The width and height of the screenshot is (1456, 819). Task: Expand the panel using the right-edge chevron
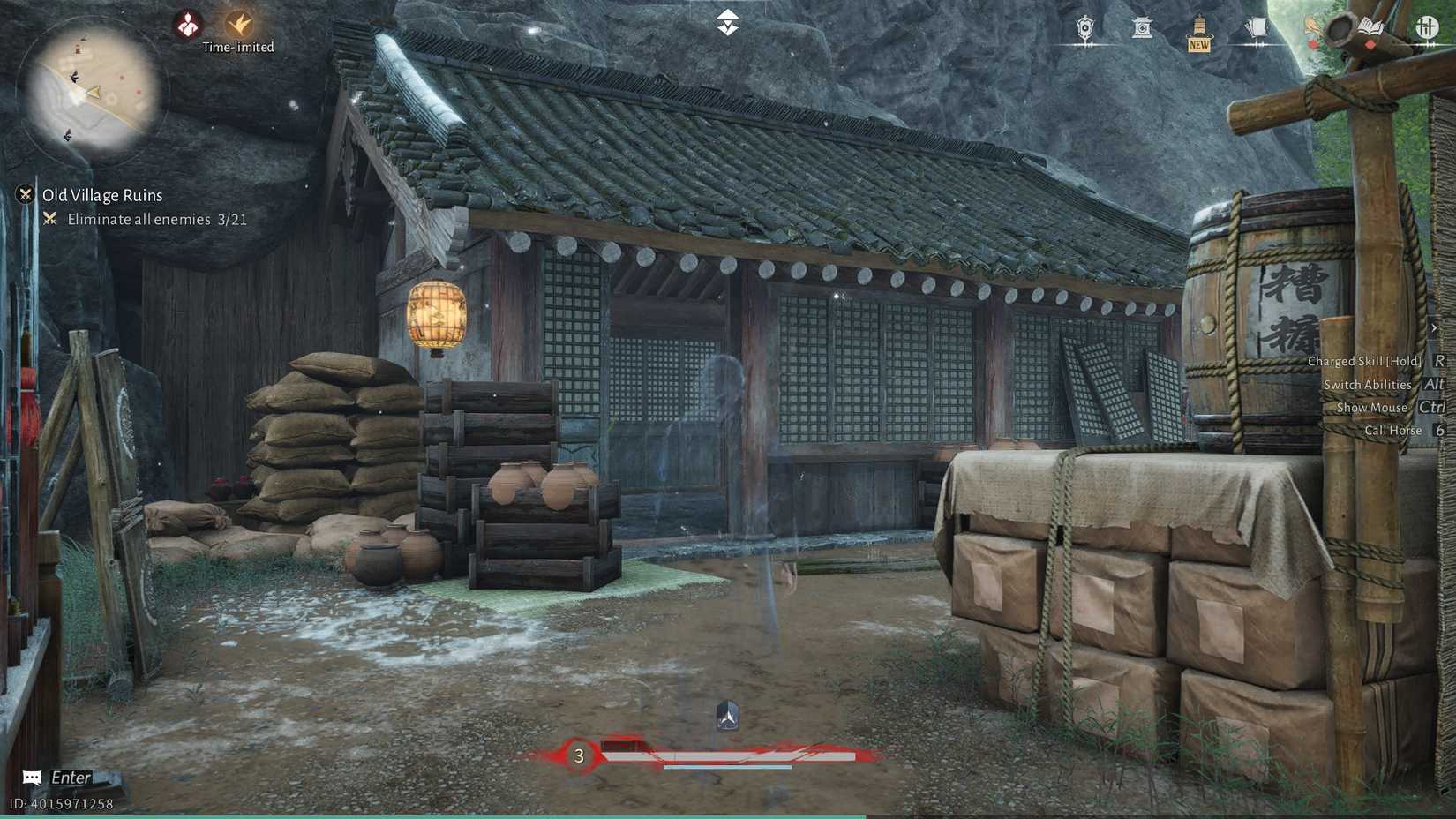click(x=1433, y=327)
